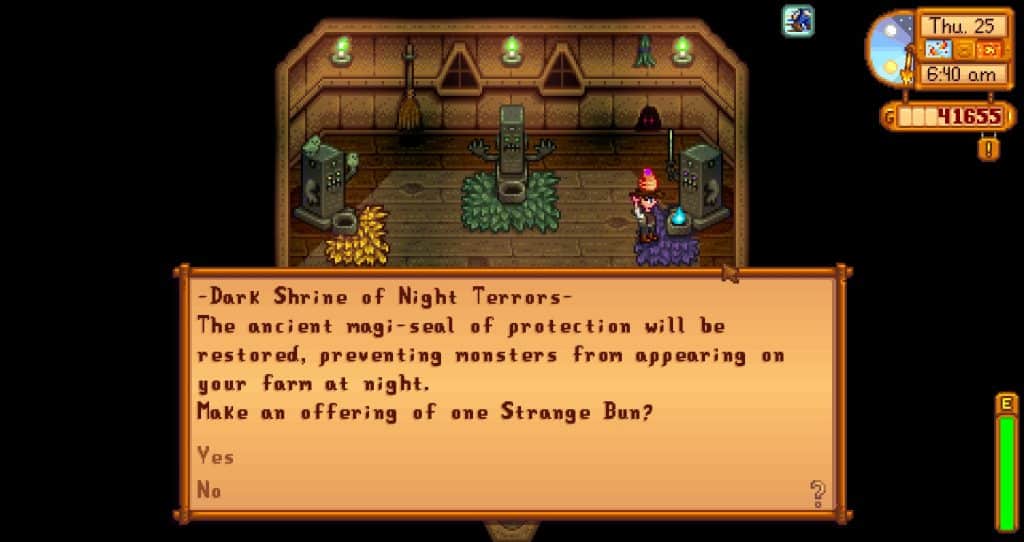
Task: Open the journal exclamation mark icon
Action: tap(988, 148)
